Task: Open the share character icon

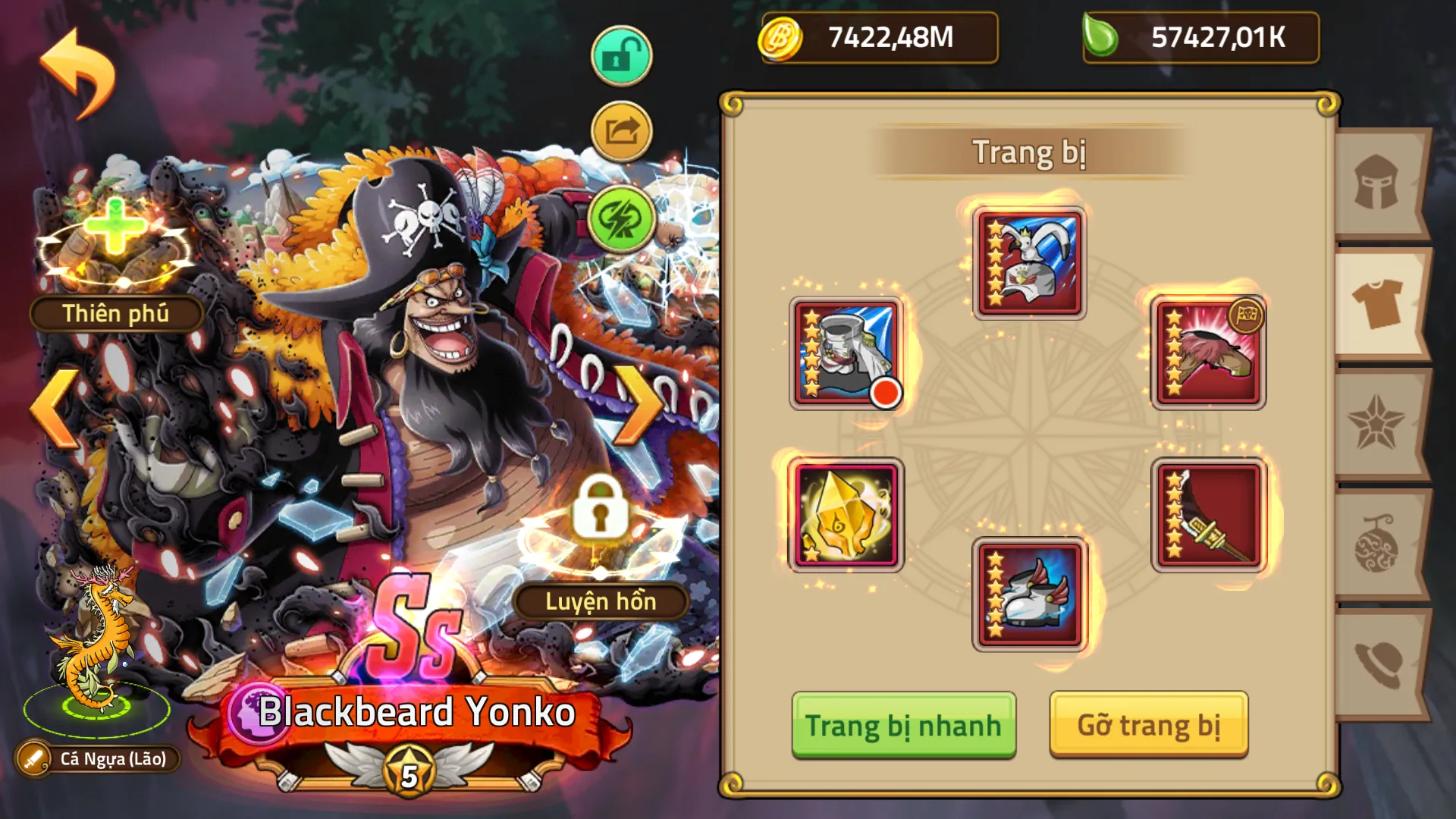Action: tap(620, 130)
